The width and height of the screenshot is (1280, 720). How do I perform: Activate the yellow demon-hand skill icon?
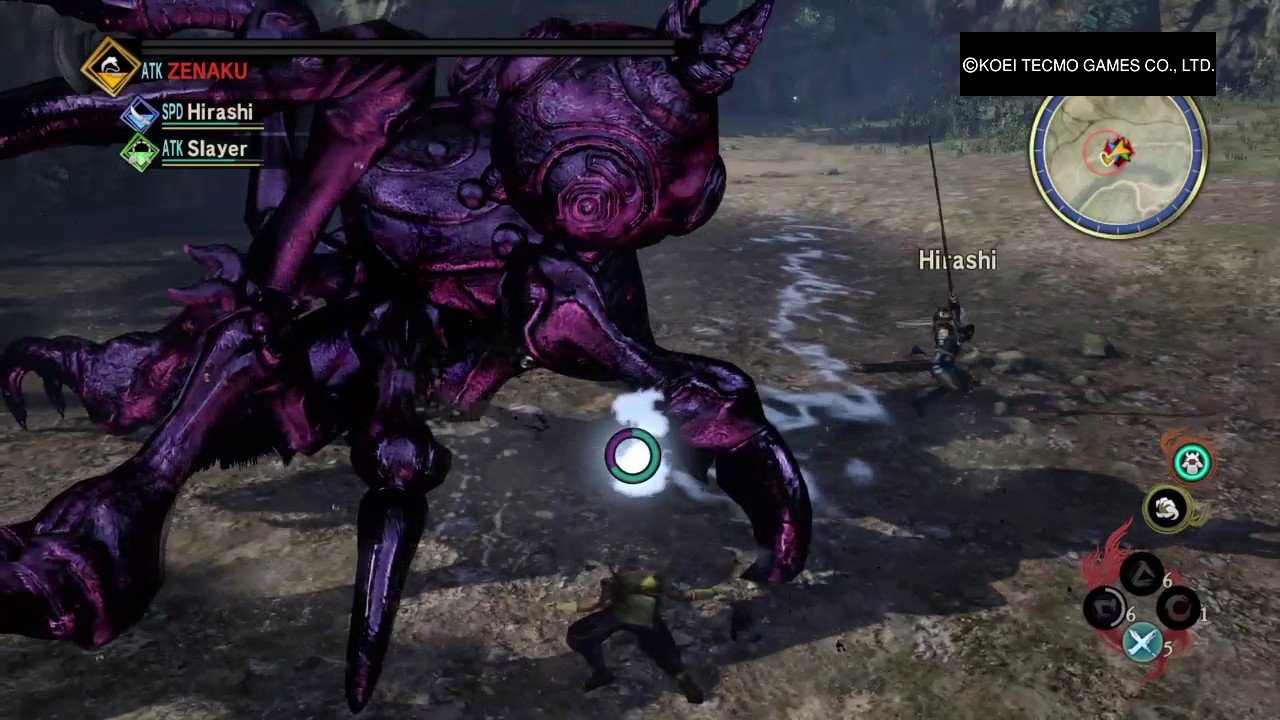pyautogui.click(x=1166, y=509)
